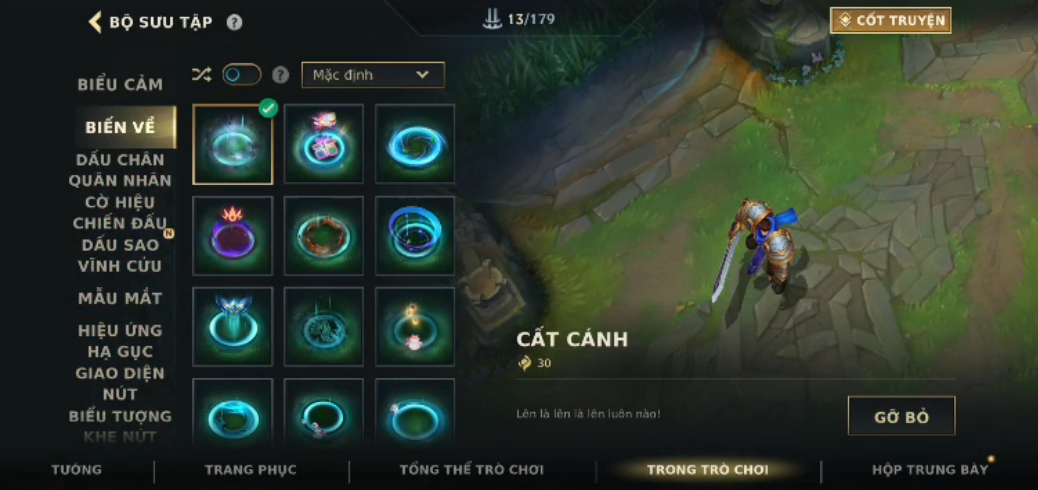Select the Biến Về category
Image resolution: width=1038 pixels, height=490 pixels.
pos(121,127)
